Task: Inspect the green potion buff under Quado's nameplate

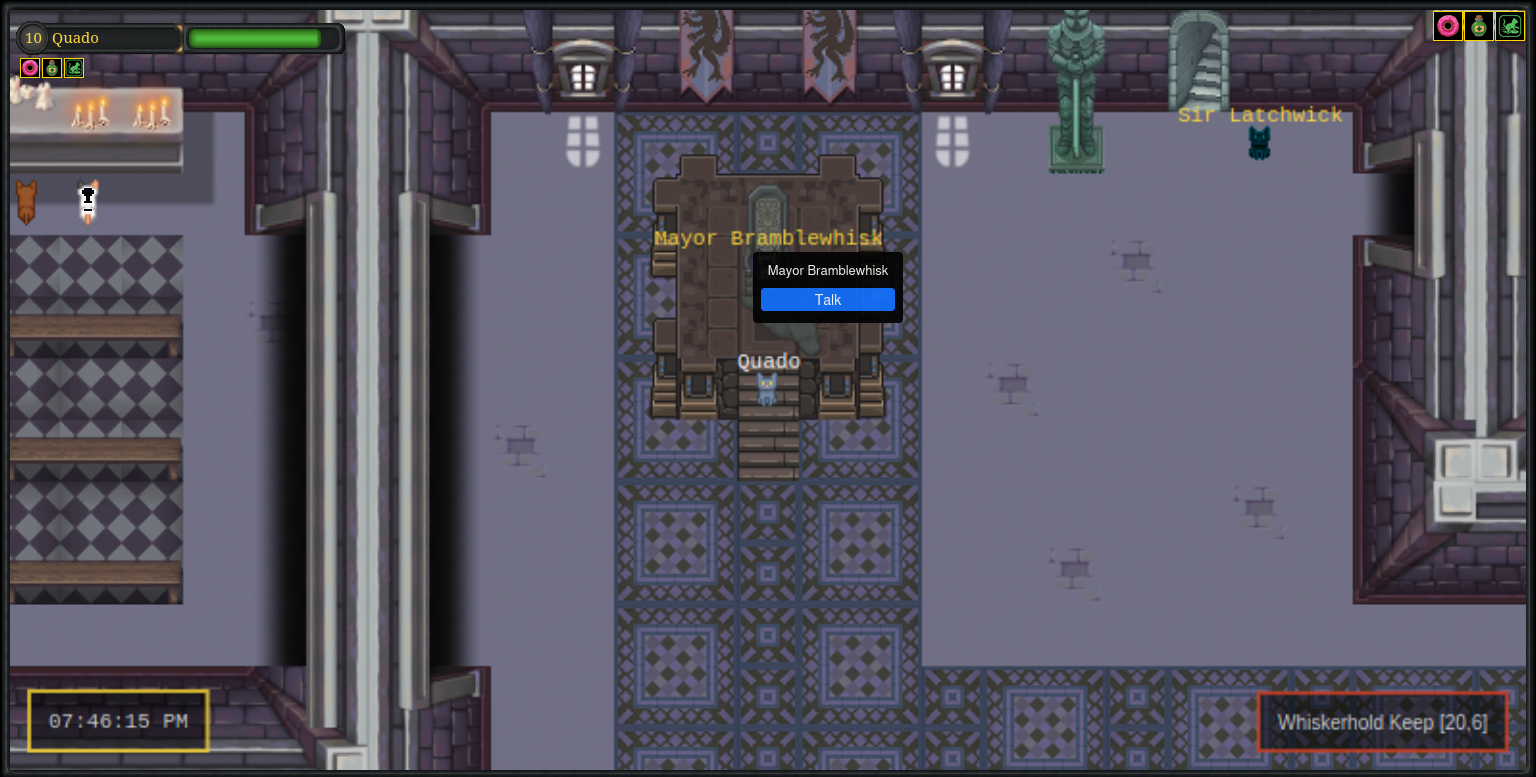Action: click(52, 68)
